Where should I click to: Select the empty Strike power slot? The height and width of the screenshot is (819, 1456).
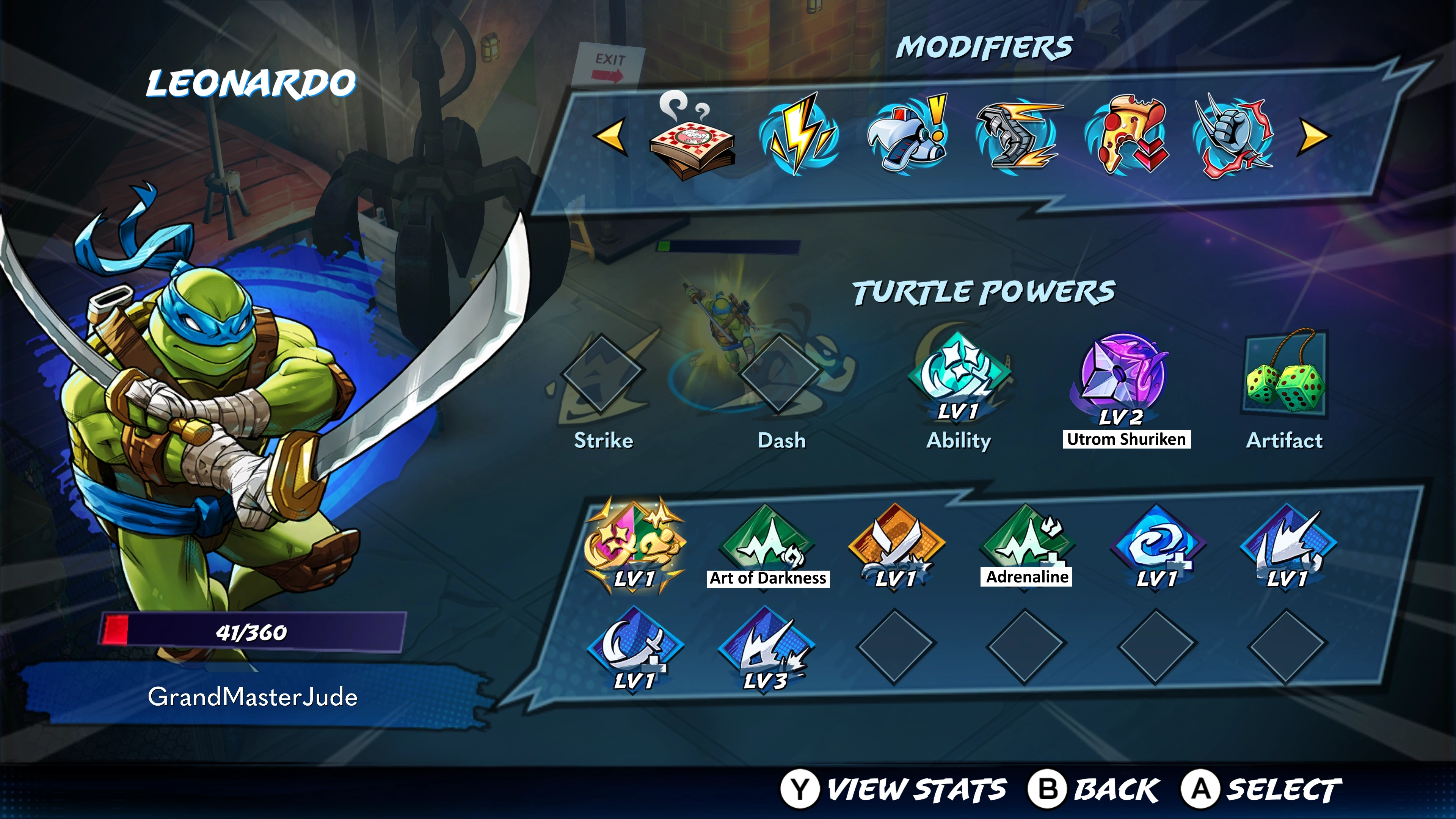(x=602, y=373)
